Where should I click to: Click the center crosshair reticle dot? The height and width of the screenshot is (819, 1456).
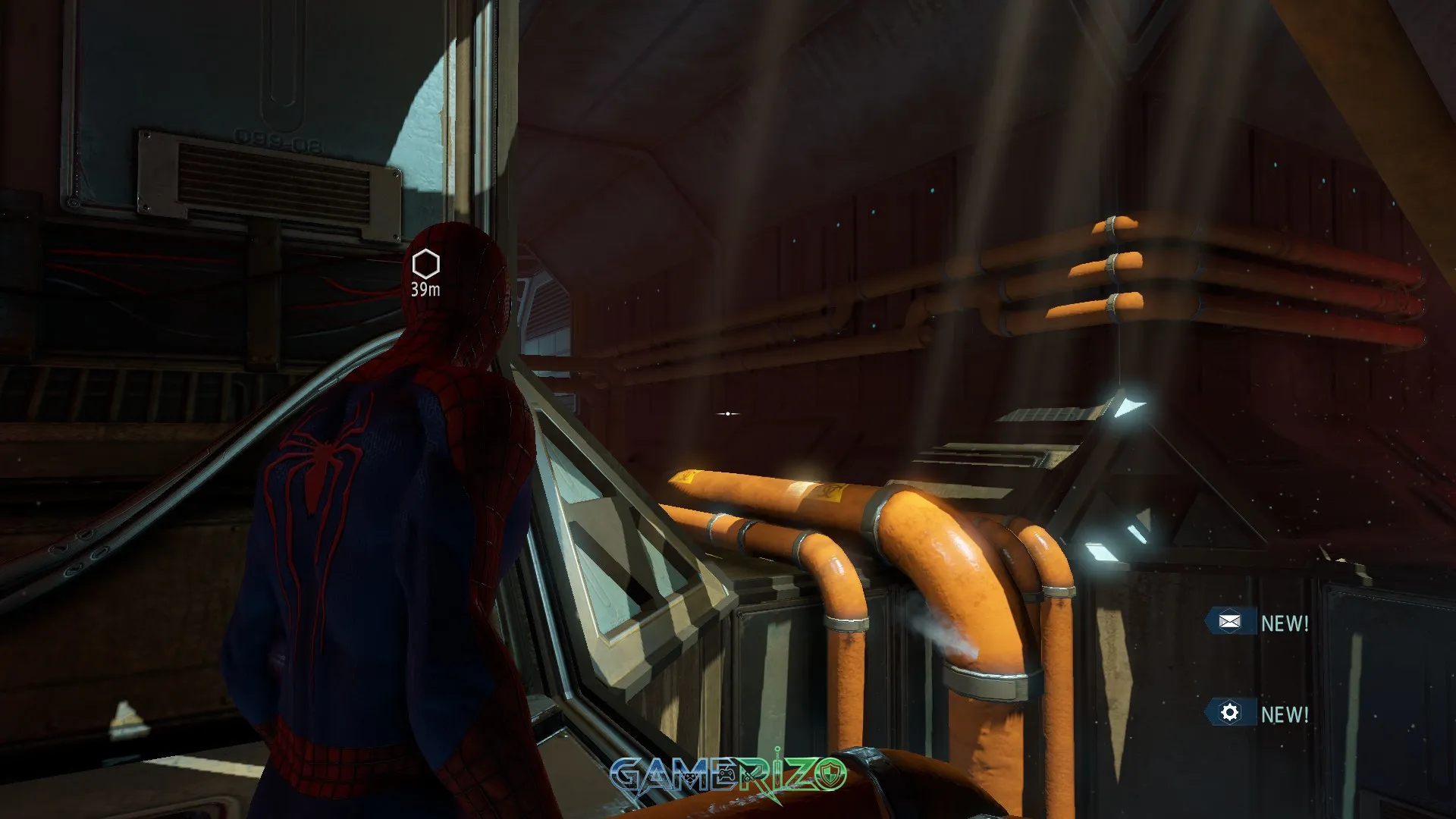click(x=726, y=413)
